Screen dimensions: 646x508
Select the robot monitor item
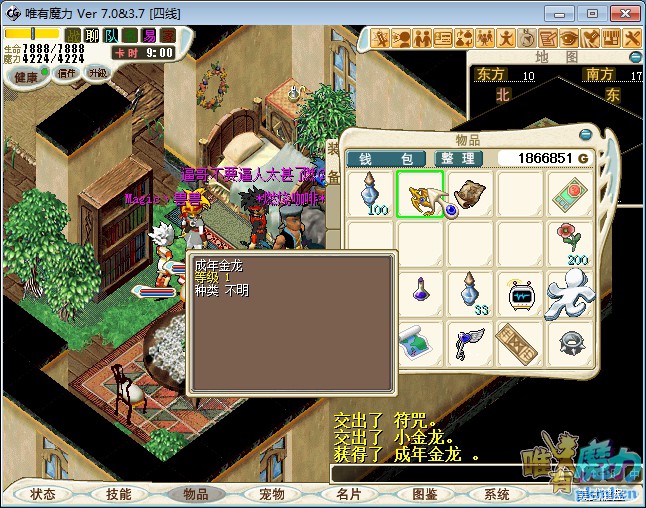pyautogui.click(x=519, y=294)
